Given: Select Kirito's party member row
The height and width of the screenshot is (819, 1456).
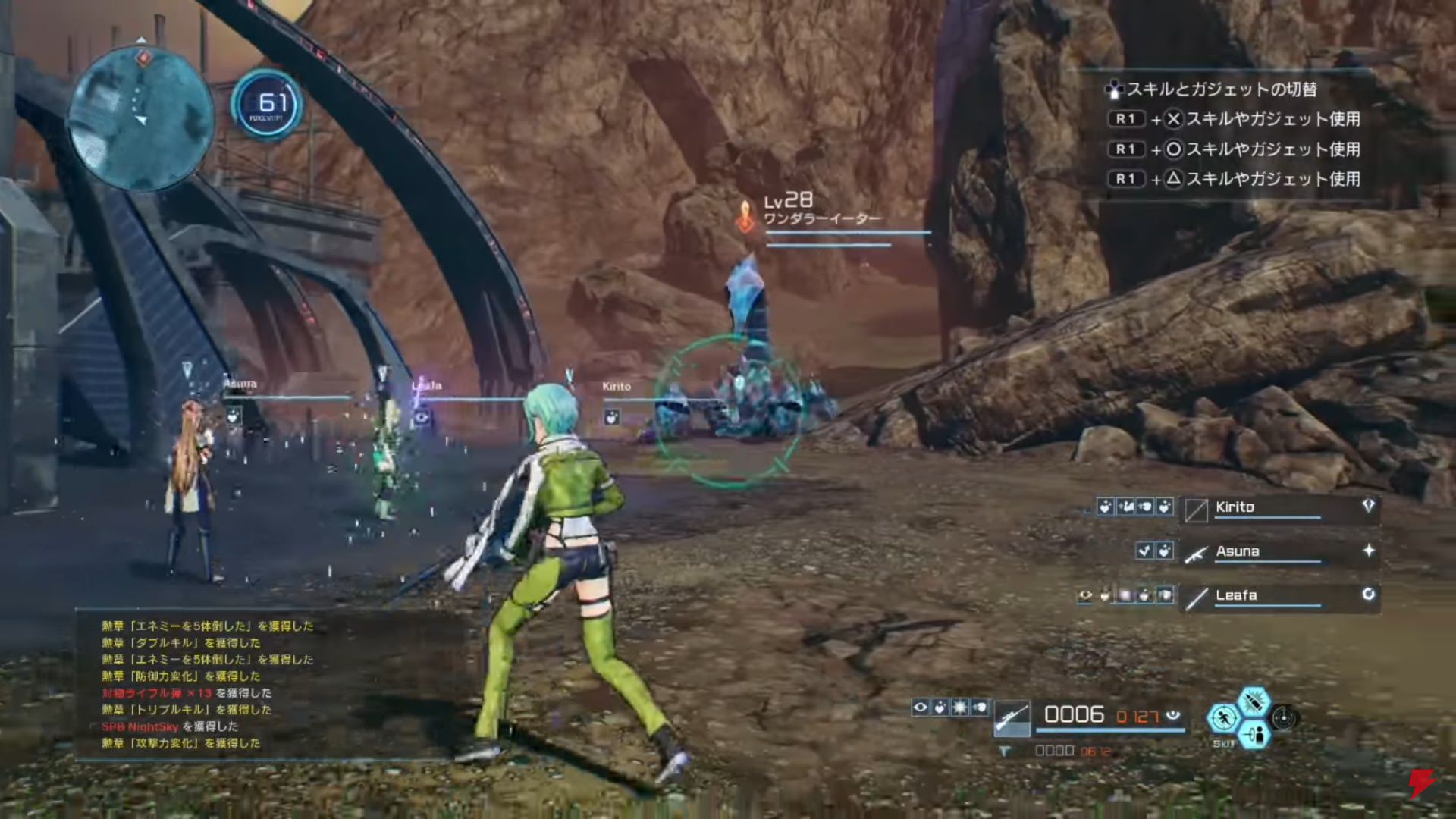Looking at the screenshot, I should pos(1280,508).
